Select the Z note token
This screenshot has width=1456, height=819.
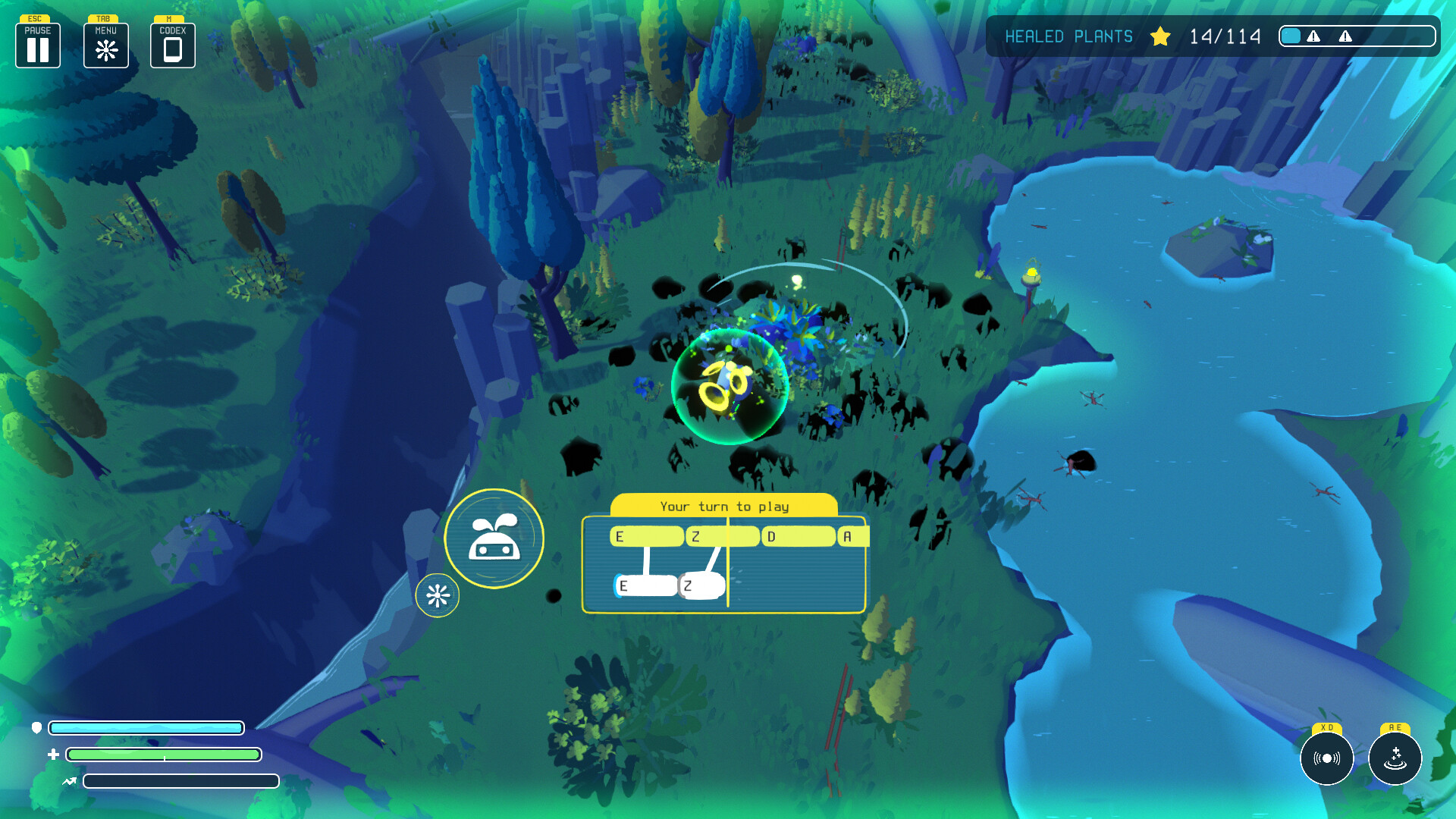coord(701,585)
